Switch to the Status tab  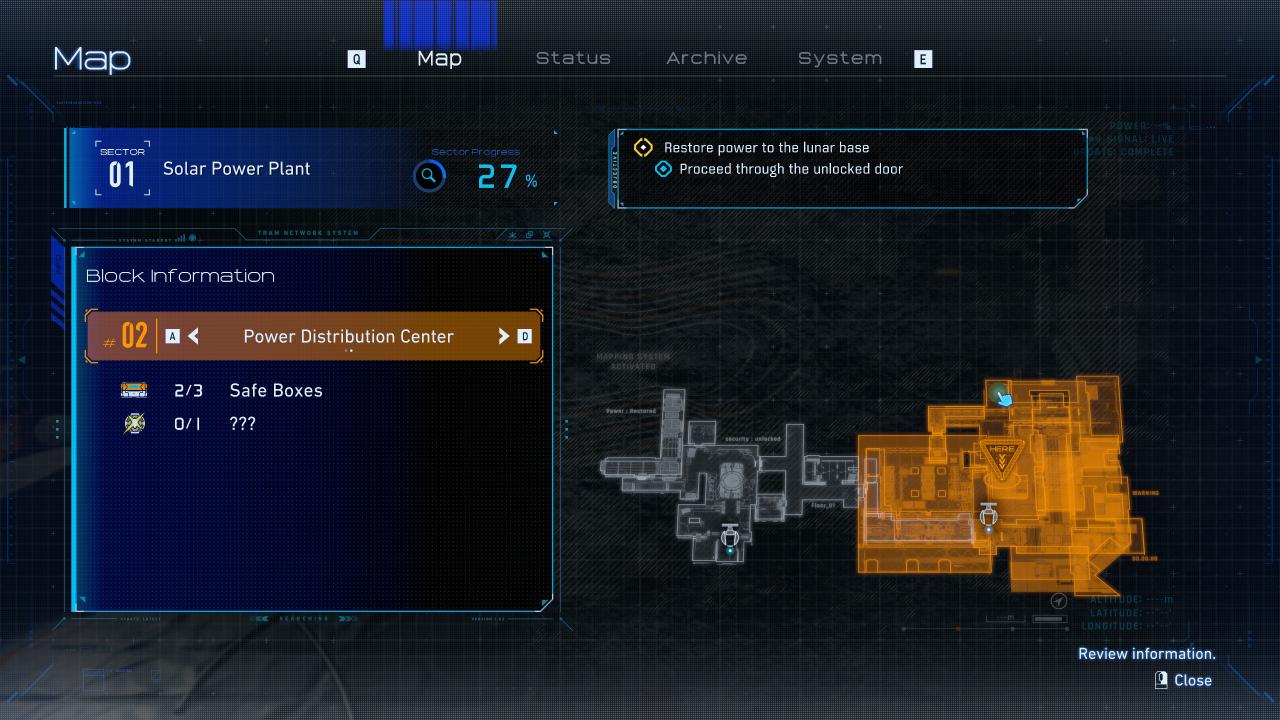tap(573, 58)
